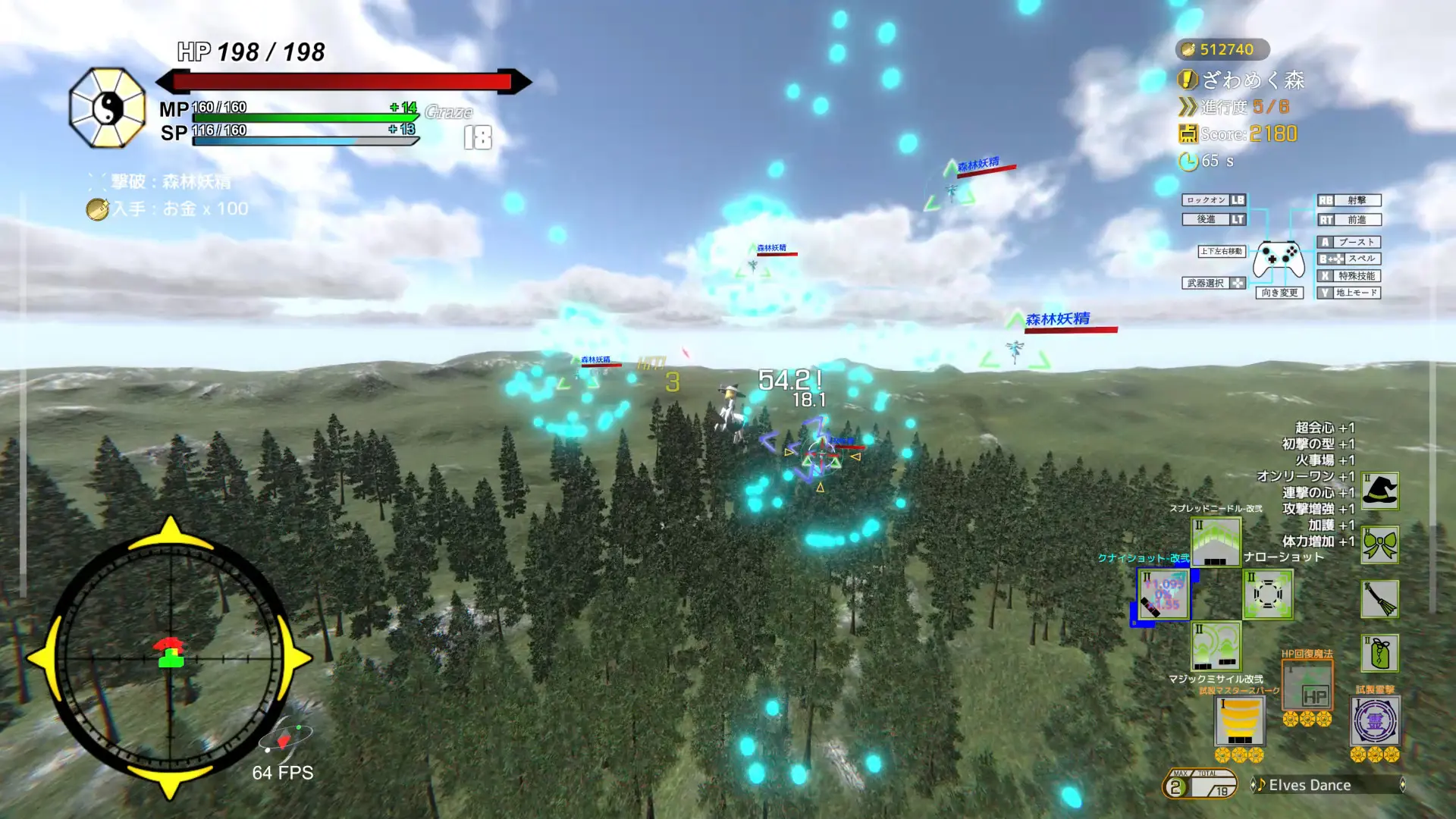The width and height of the screenshot is (1456, 819).
Task: Select the マジックミサイル改弐 weapon icon
Action: [x=1217, y=647]
